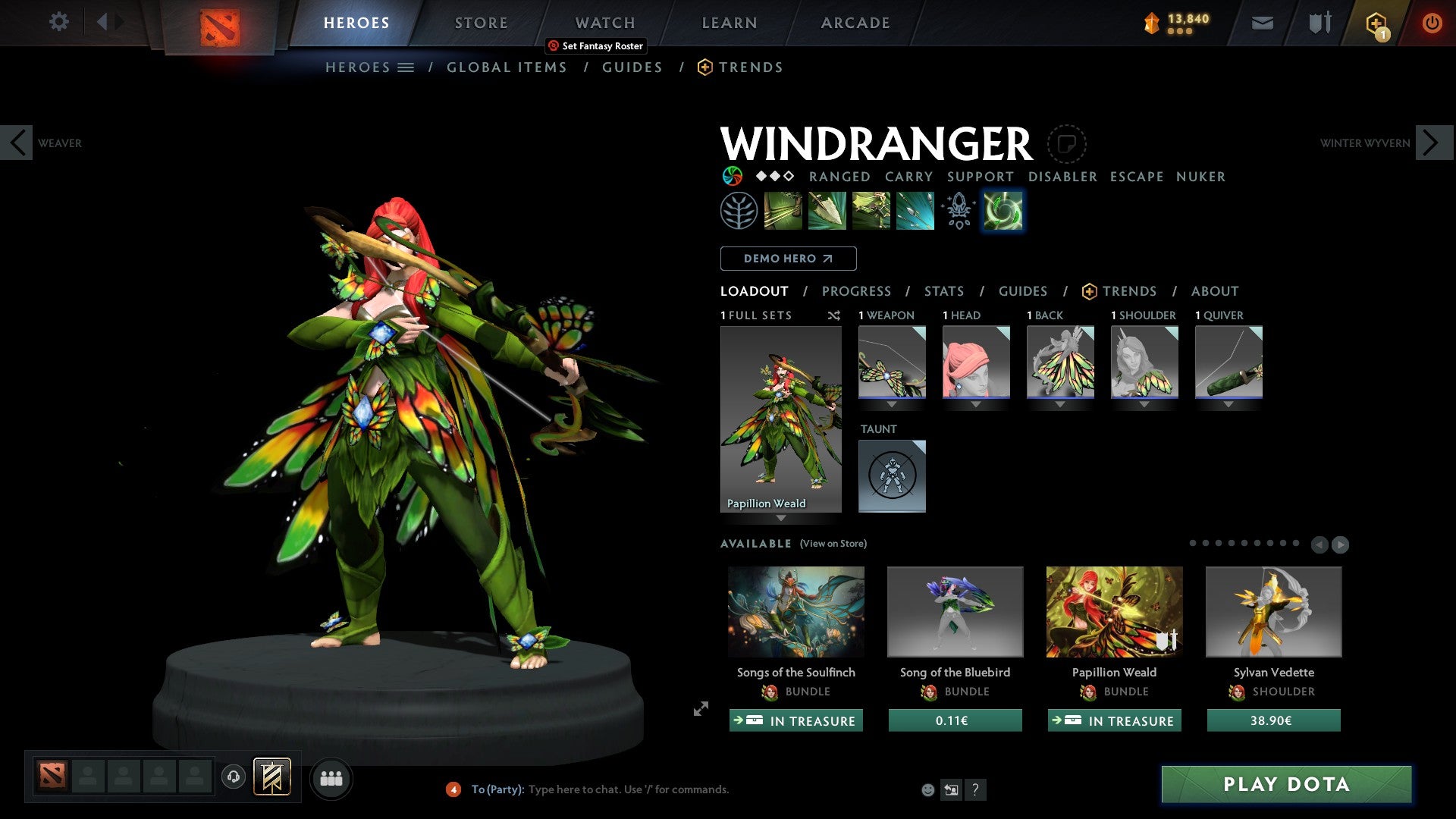Click the party chat input field

pos(645,789)
